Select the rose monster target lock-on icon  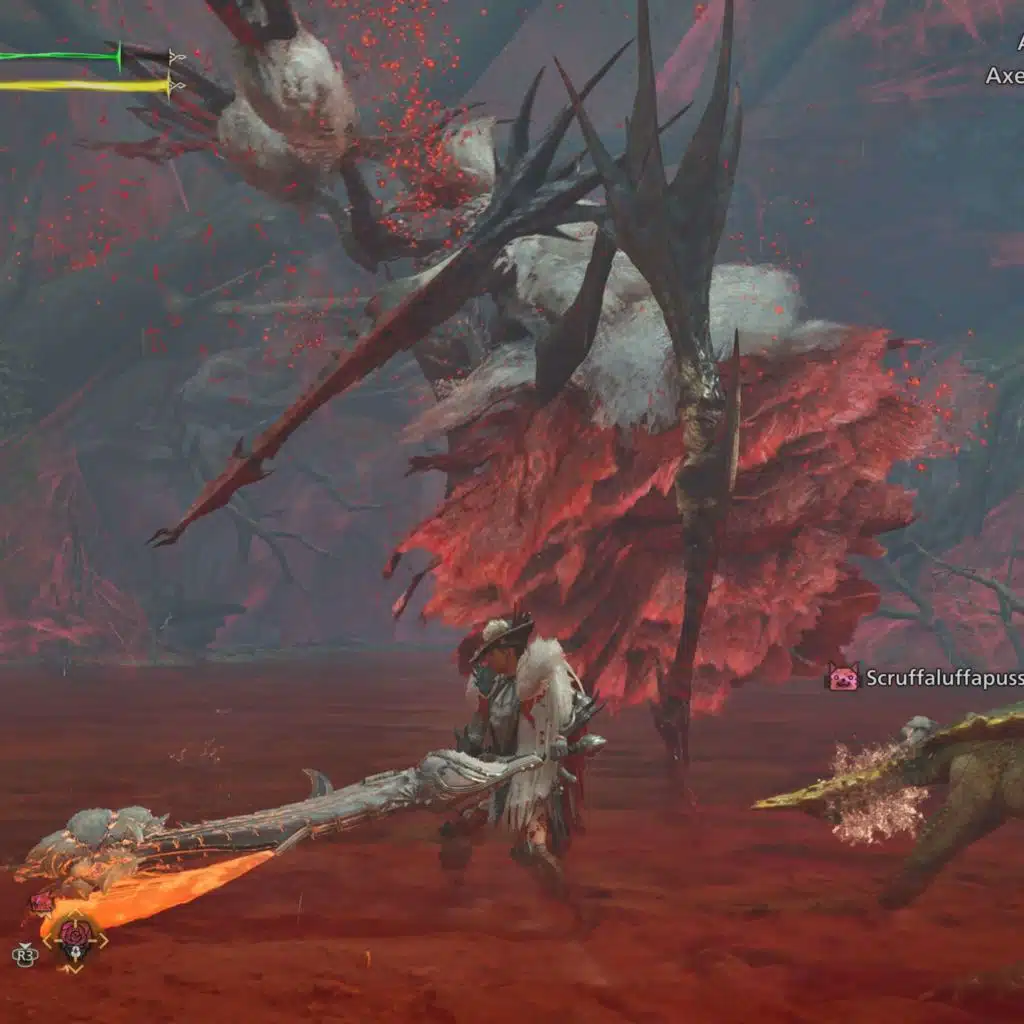coord(75,937)
